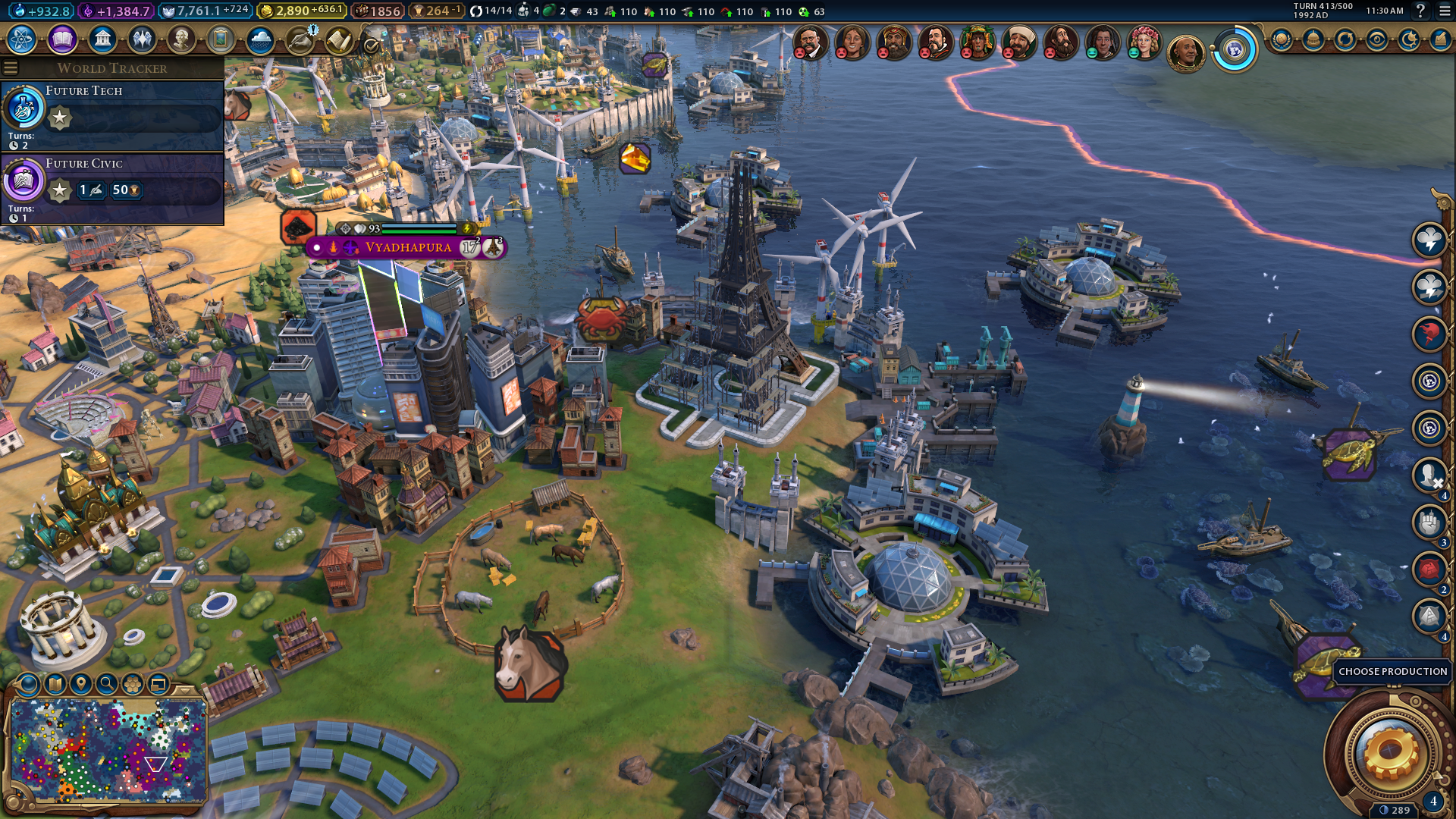Viewport: 1456px width, 819px height.
Task: Place a map pin marker
Action: point(81,684)
